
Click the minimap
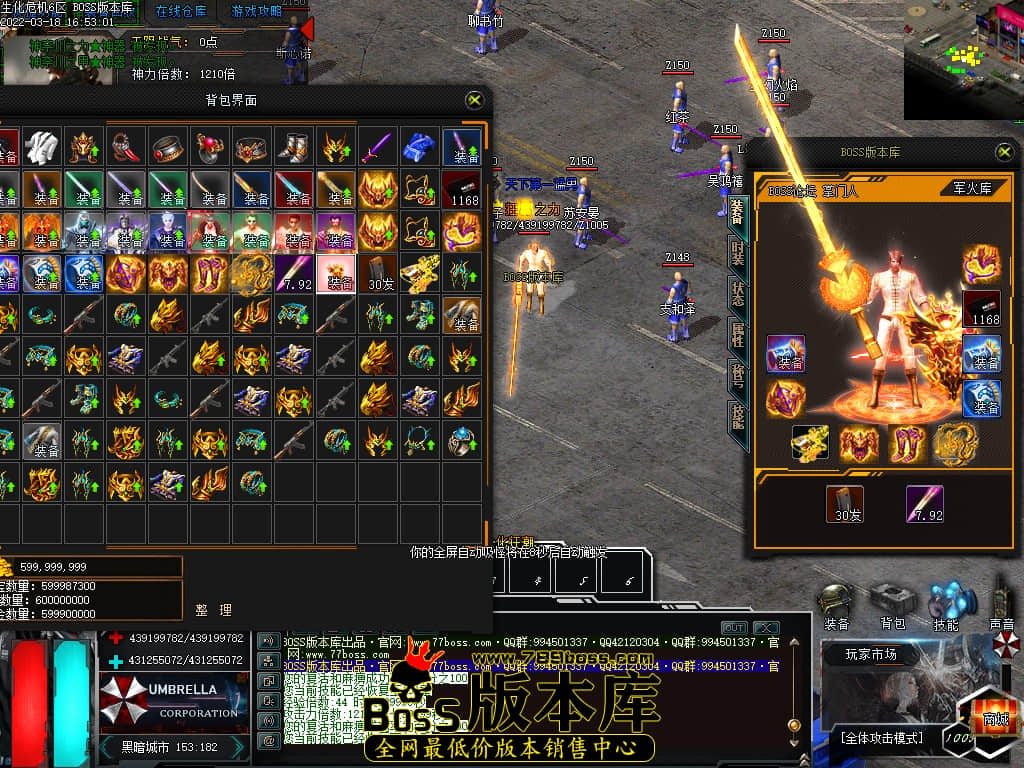[x=963, y=60]
